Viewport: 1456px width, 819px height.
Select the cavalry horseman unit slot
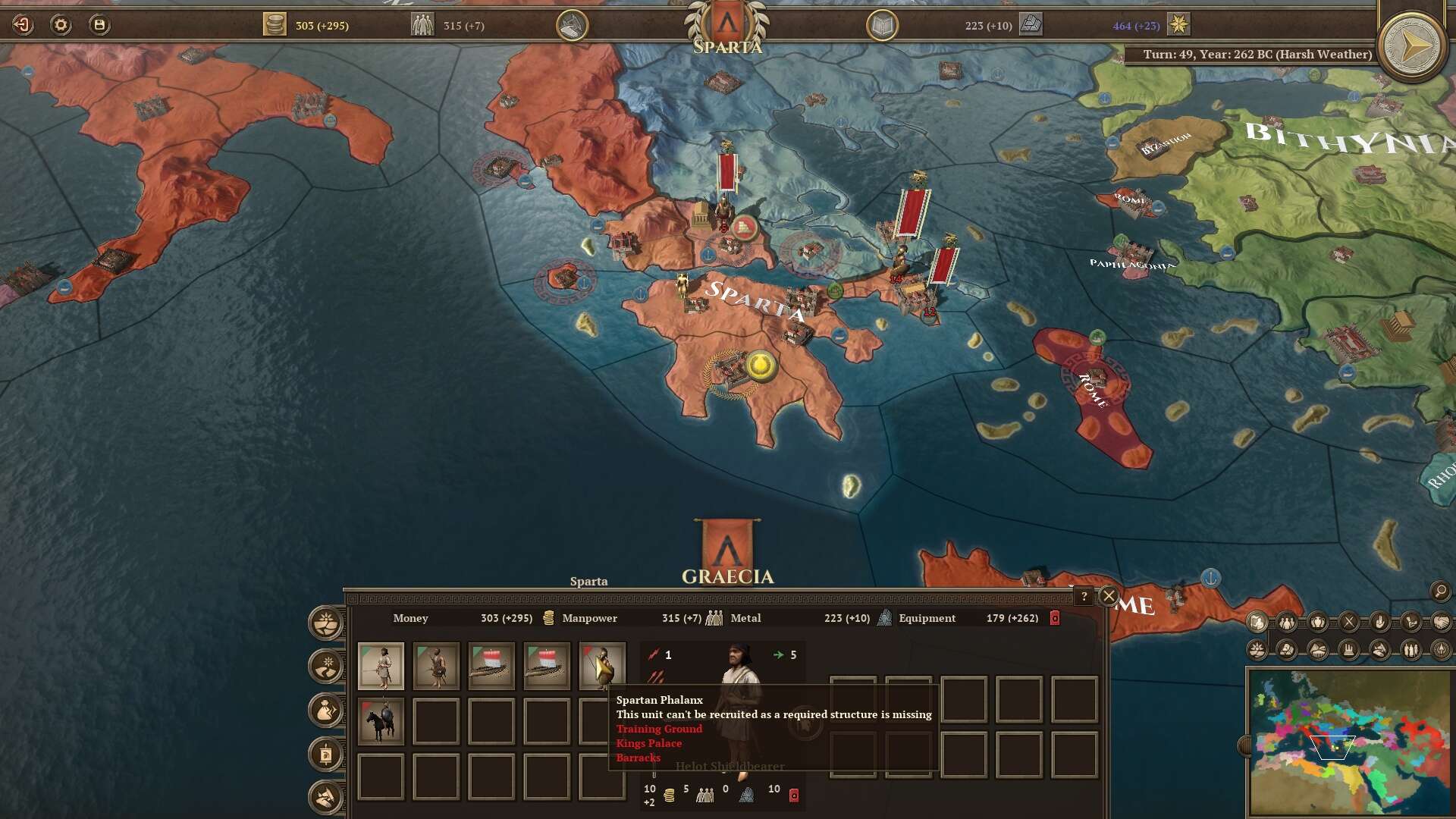(x=381, y=721)
